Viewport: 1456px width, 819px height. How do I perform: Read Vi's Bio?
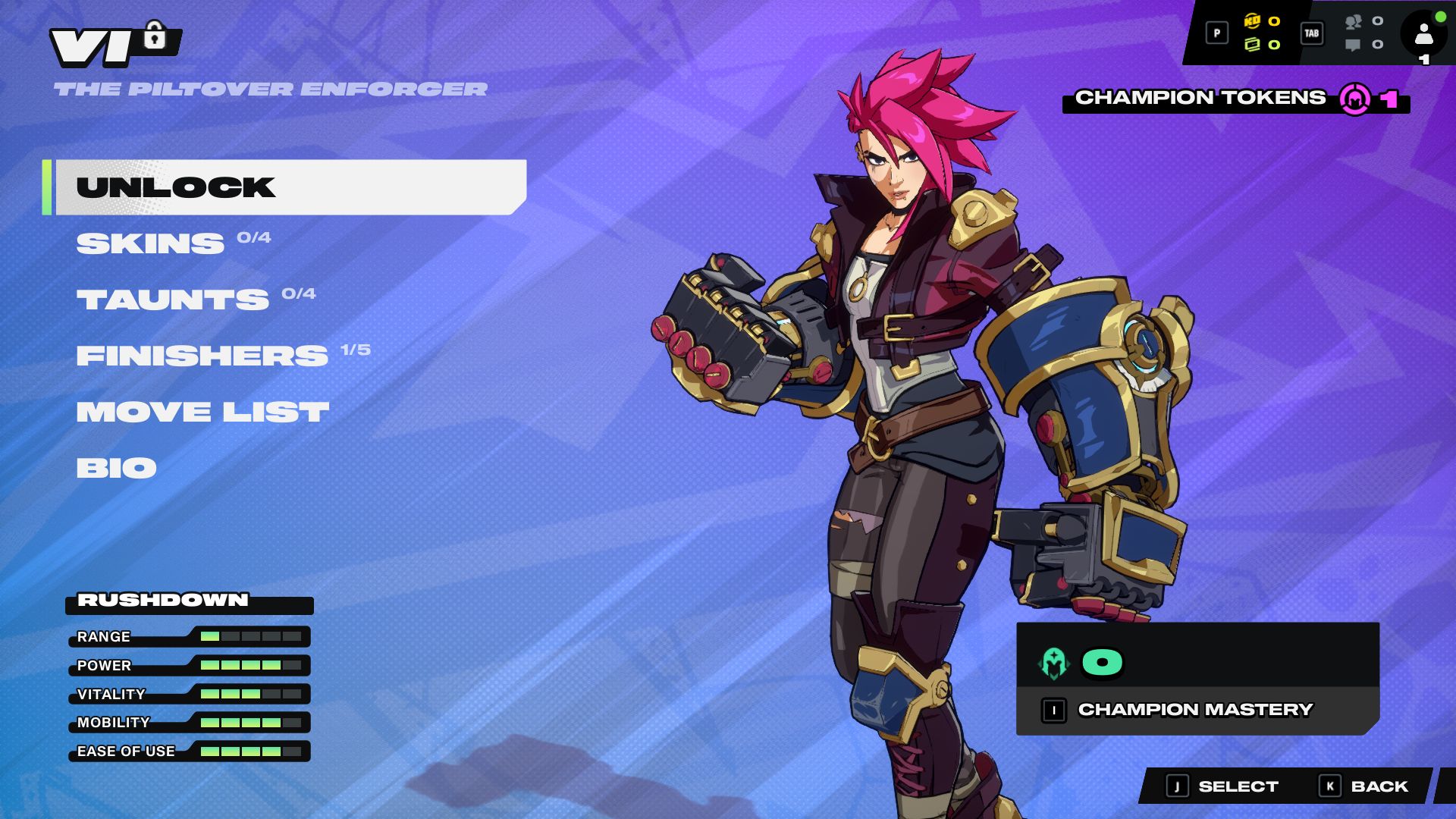[117, 468]
